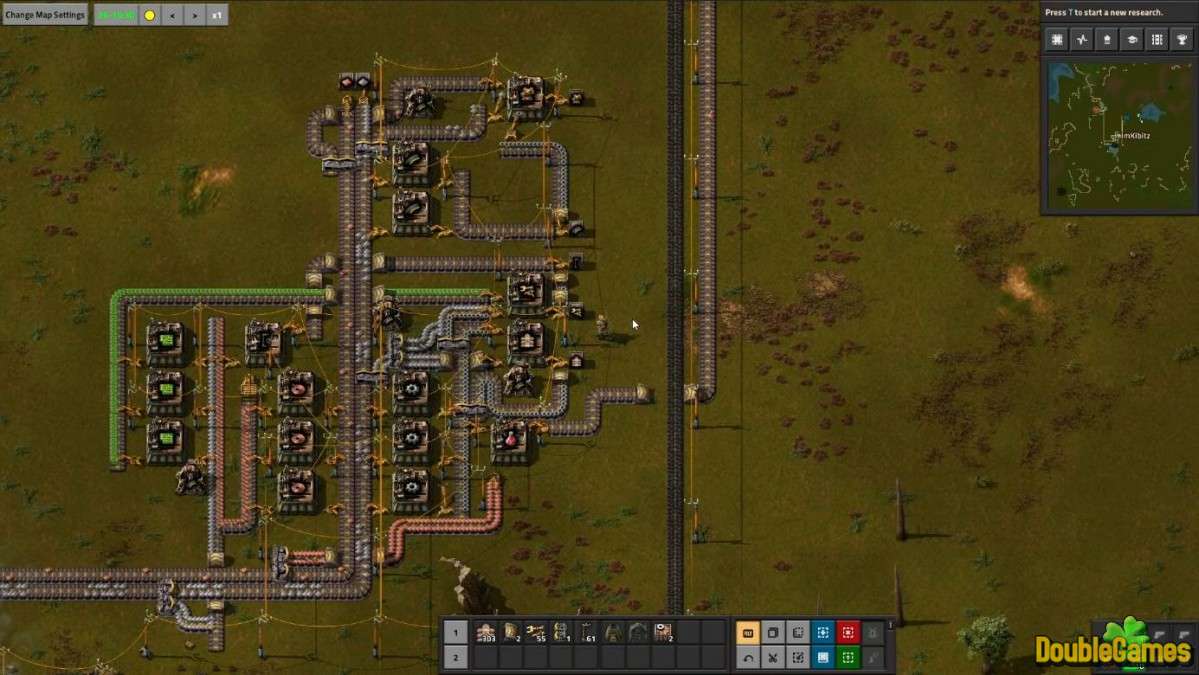Switch to quickbar row 1
This screenshot has width=1199, height=675.
[455, 632]
